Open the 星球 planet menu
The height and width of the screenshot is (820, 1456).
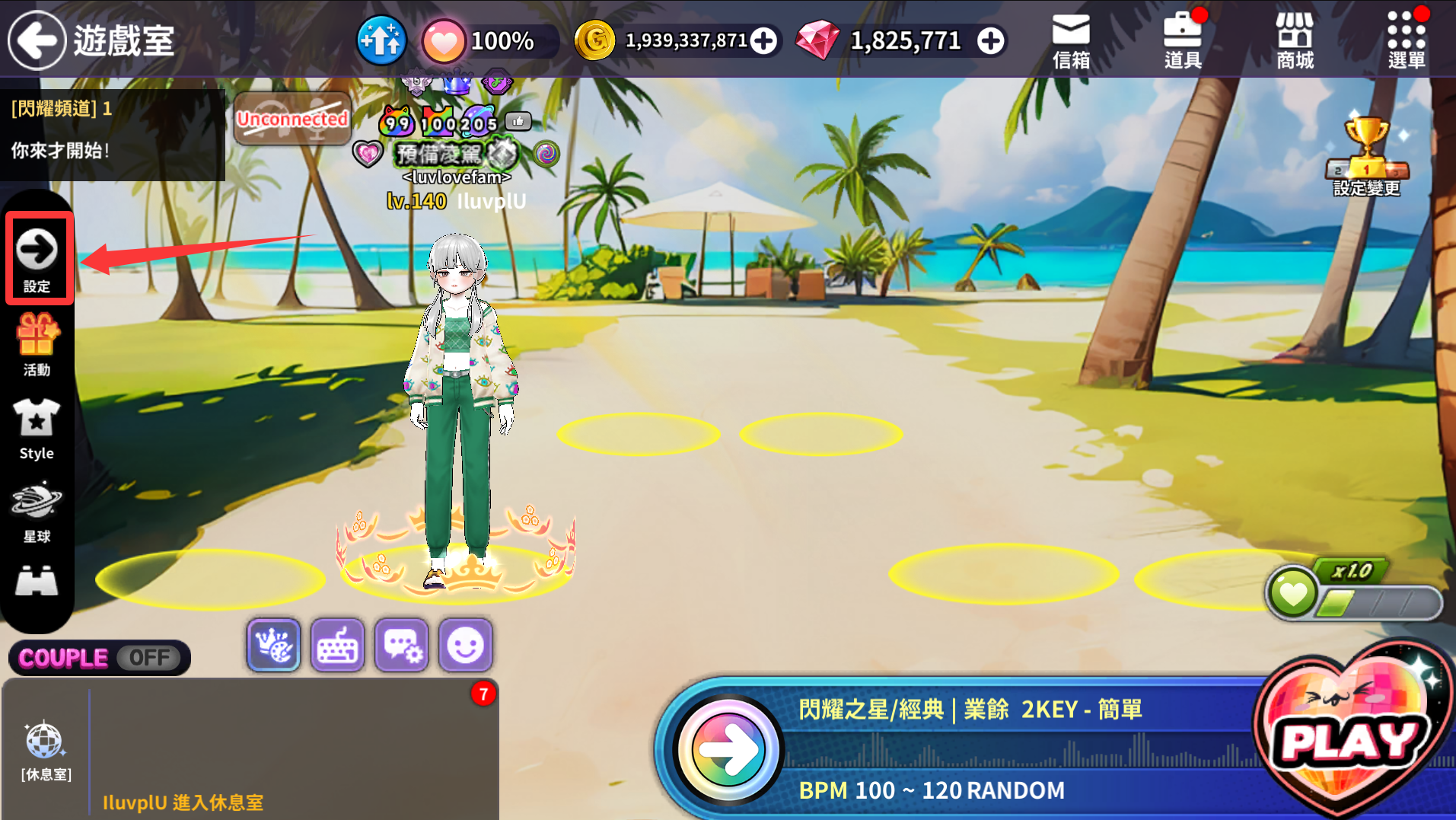pos(37,512)
